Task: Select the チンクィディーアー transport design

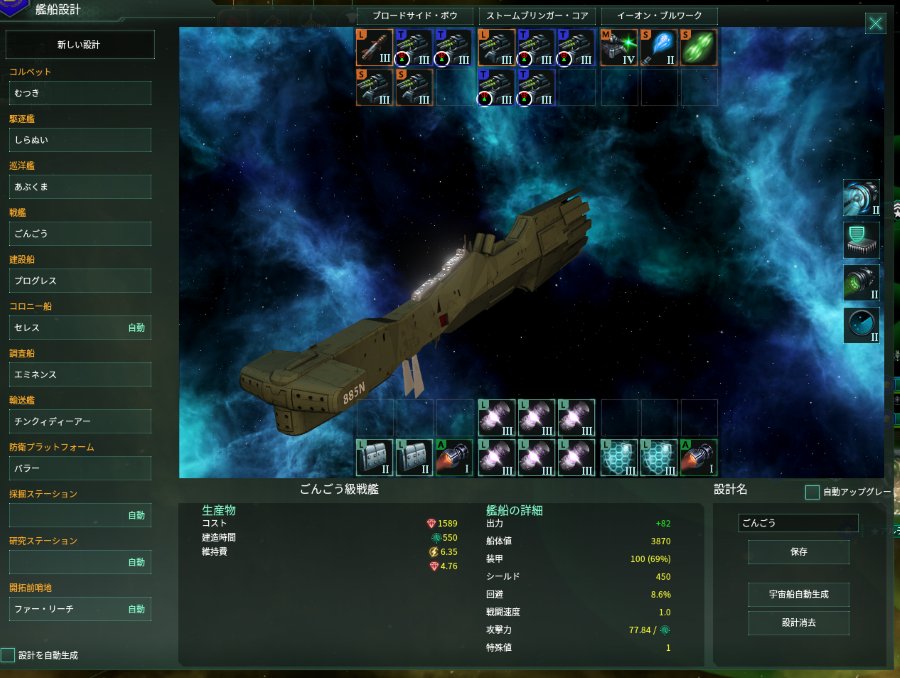Action: (80, 422)
